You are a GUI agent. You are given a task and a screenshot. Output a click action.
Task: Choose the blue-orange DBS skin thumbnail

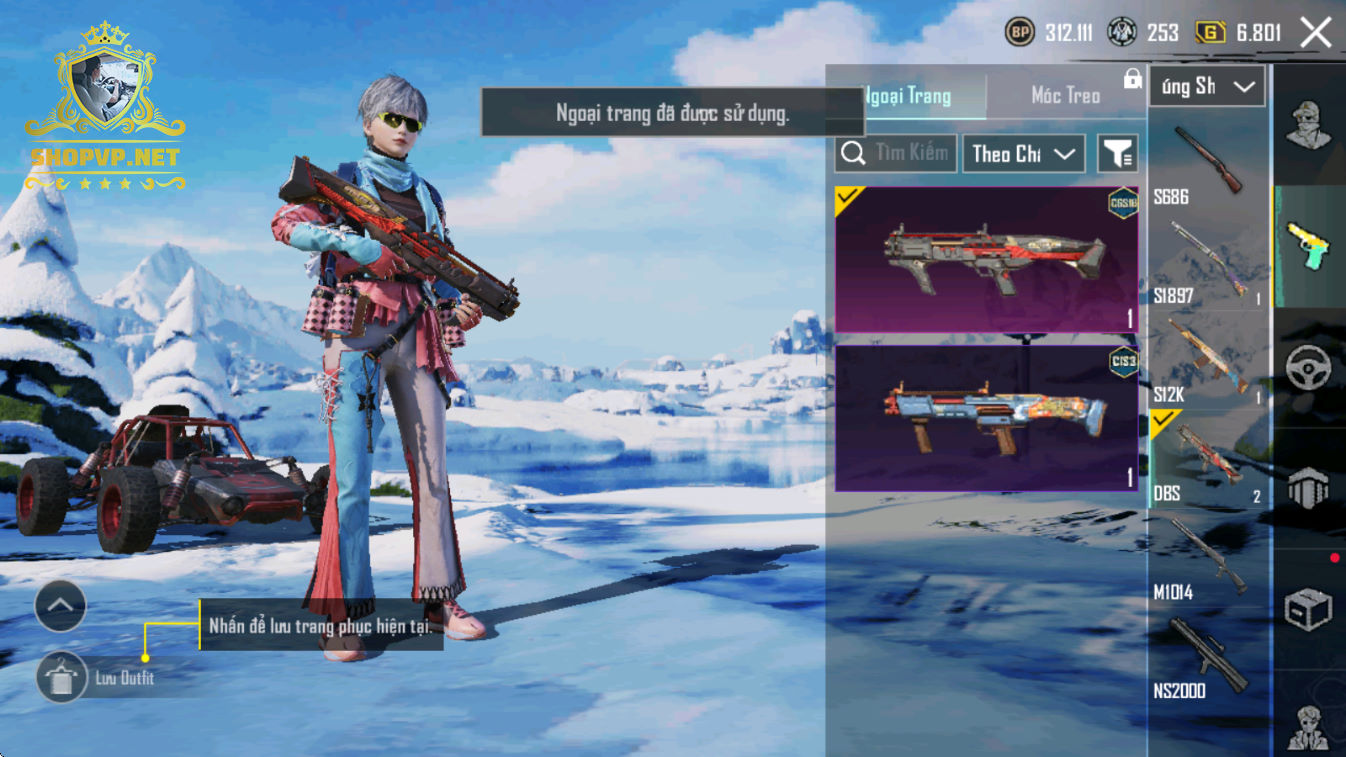pyautogui.click(x=986, y=418)
